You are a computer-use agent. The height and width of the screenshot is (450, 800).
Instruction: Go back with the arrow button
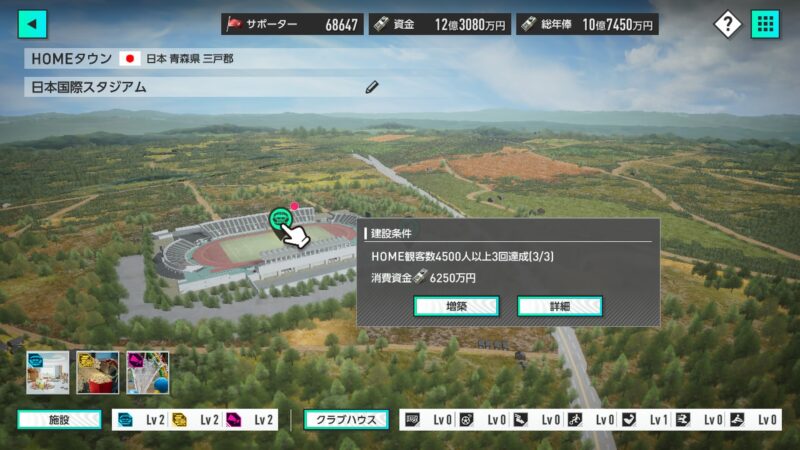pos(33,24)
